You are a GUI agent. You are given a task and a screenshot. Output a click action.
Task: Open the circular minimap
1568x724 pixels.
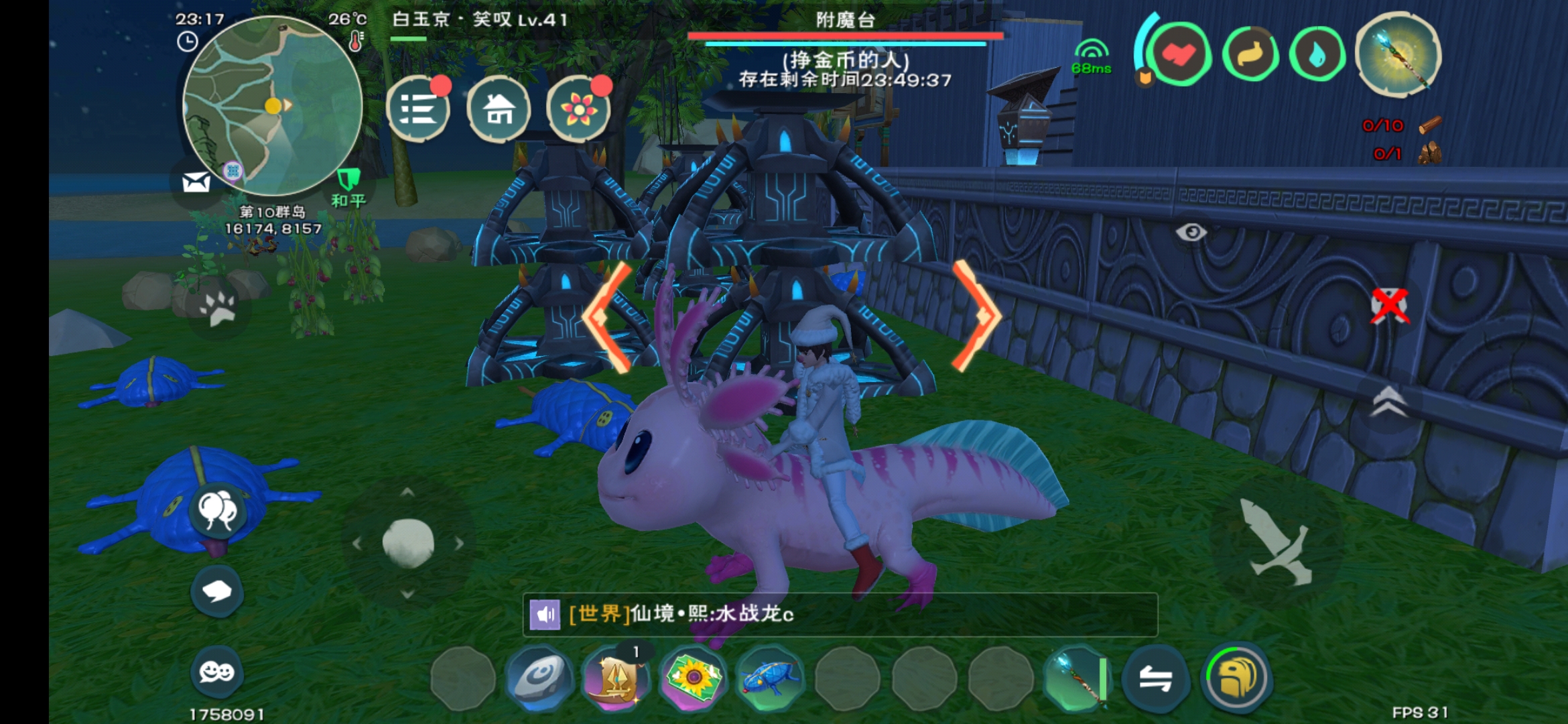272,105
